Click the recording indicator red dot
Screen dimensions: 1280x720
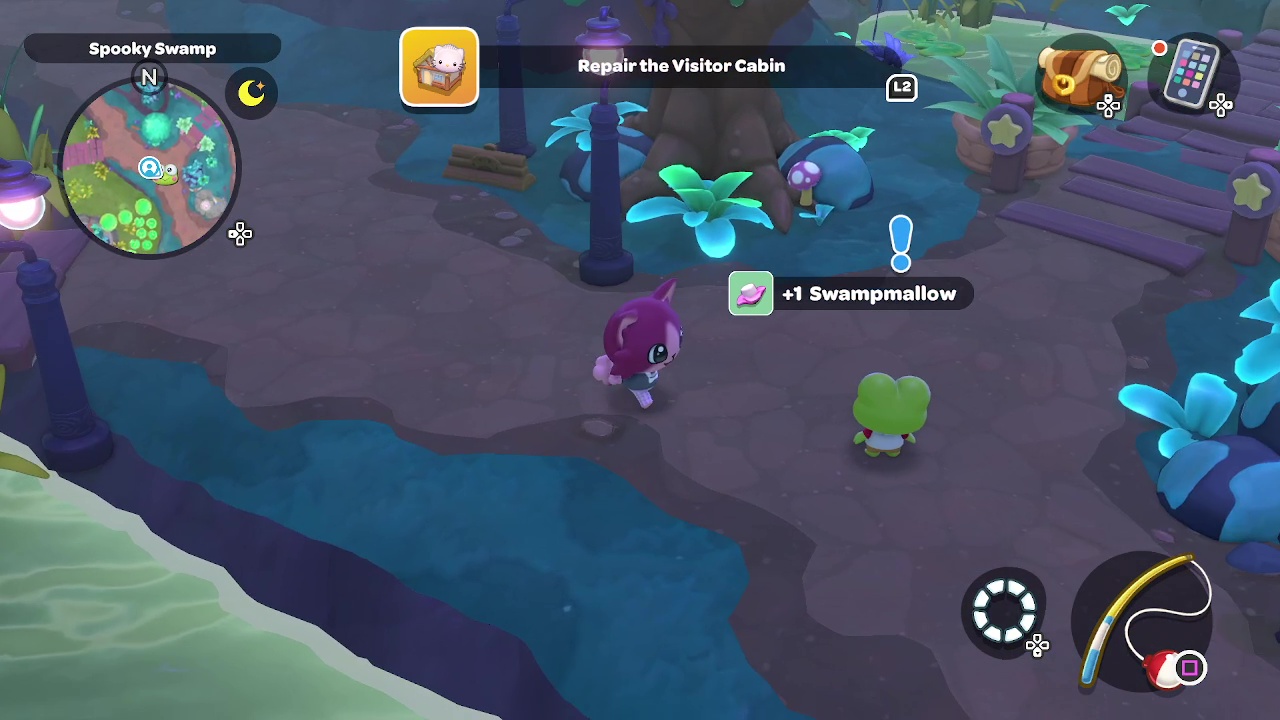pyautogui.click(x=1159, y=48)
